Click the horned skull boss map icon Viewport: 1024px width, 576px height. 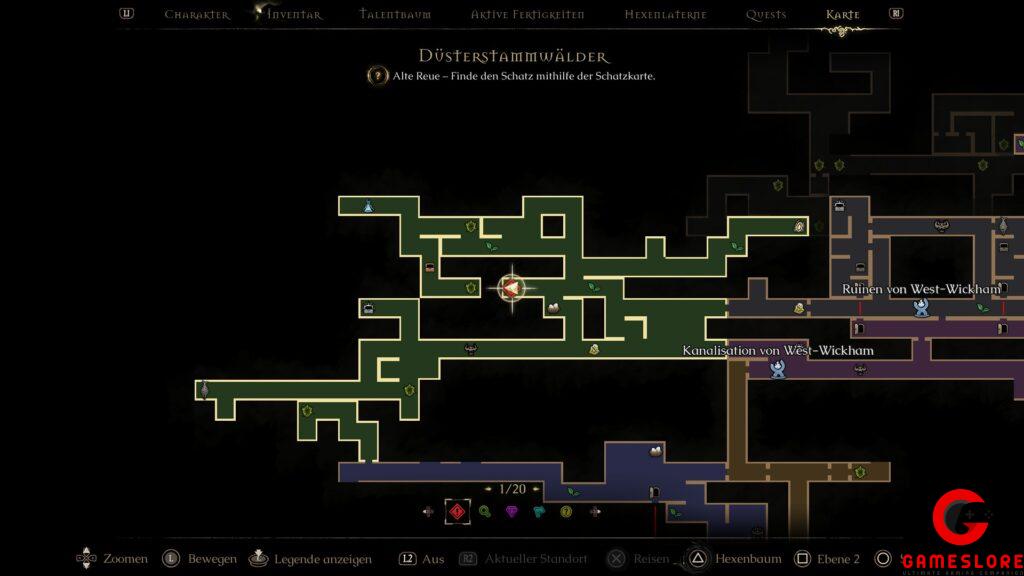point(470,349)
